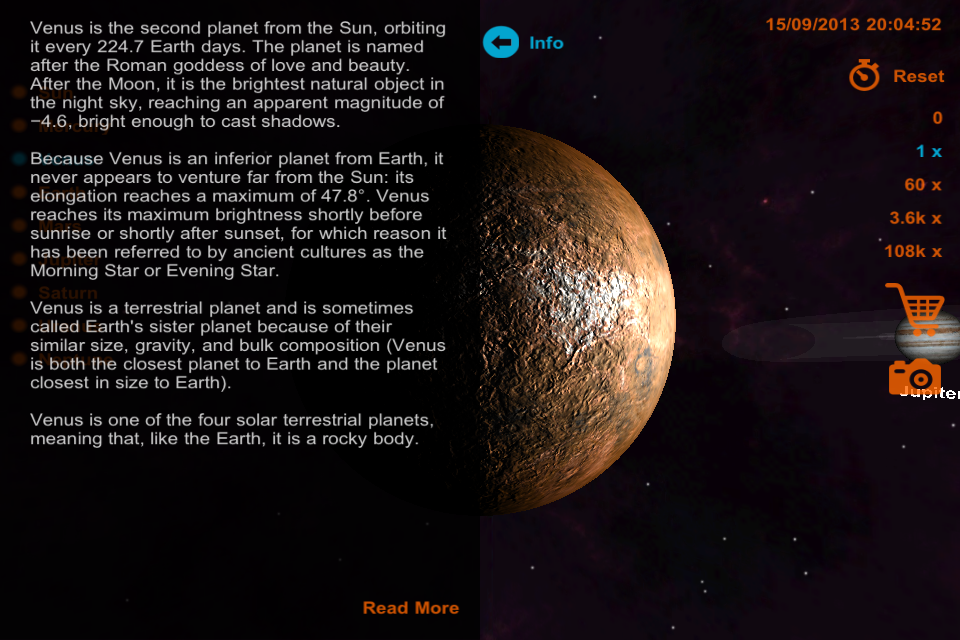Go back using the Info arrow button

[x=502, y=43]
